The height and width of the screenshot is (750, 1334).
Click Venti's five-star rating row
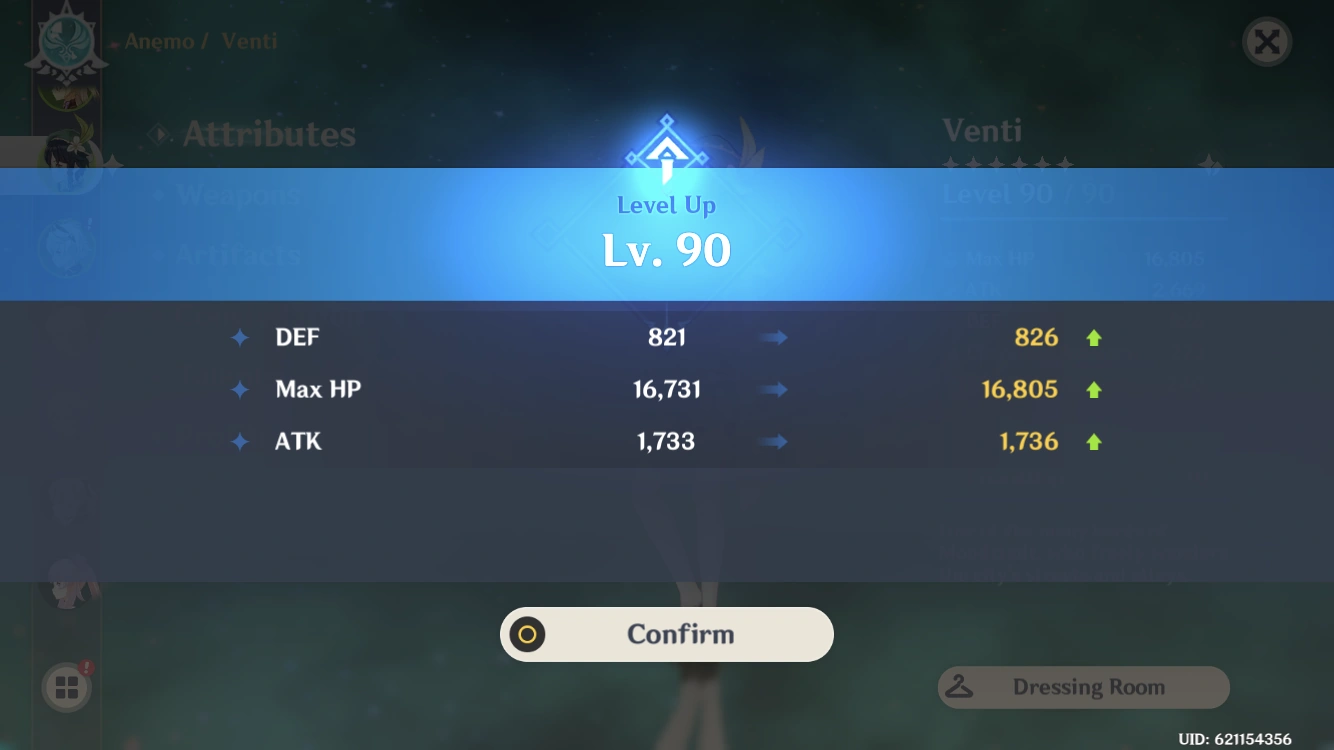coord(1009,165)
